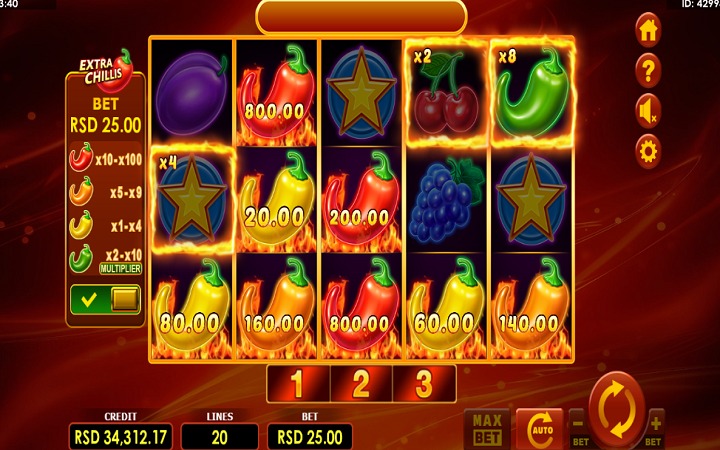Toggle the sound speaker icon
The height and width of the screenshot is (450, 720).
coord(648,110)
